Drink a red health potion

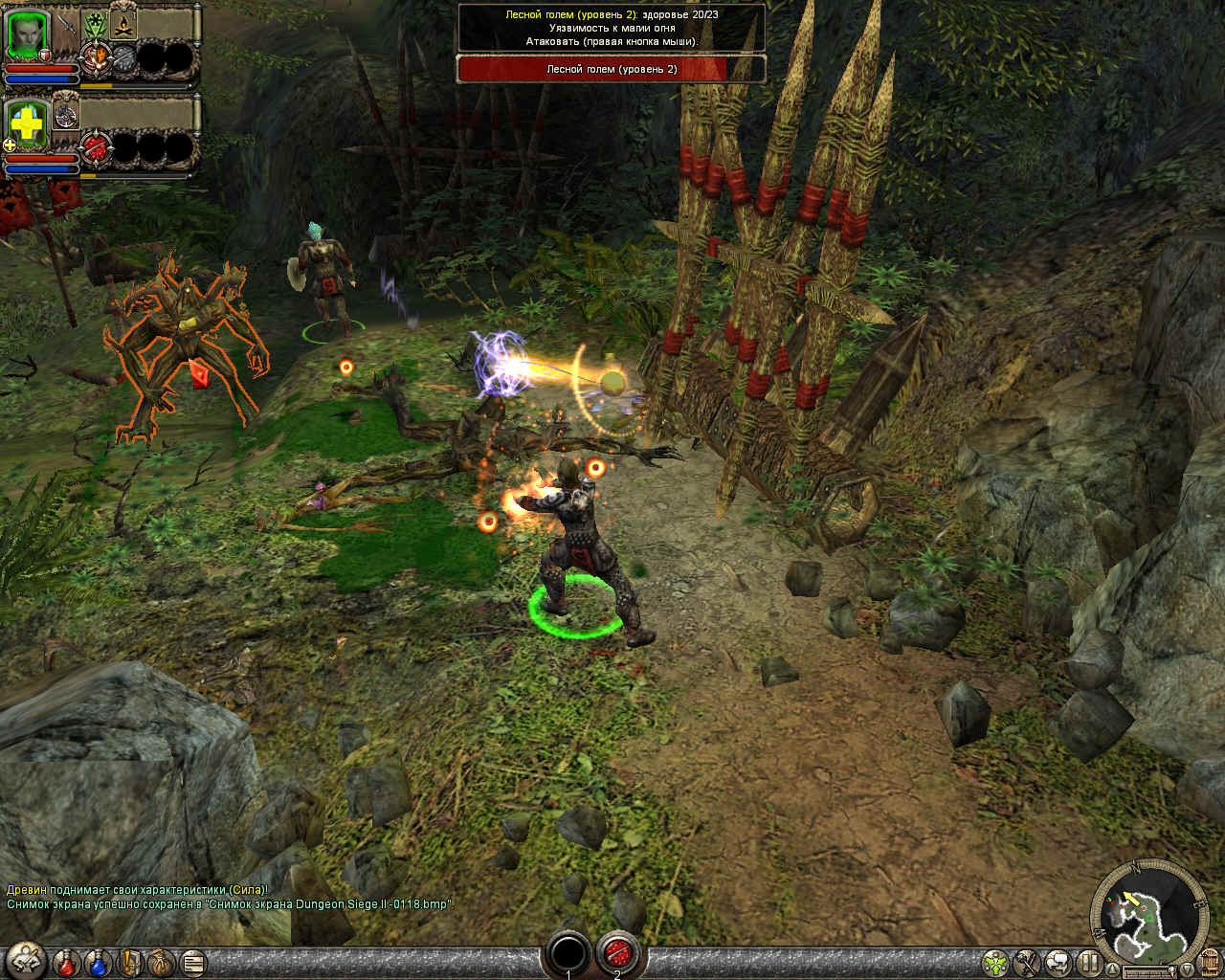pyautogui.click(x=67, y=961)
